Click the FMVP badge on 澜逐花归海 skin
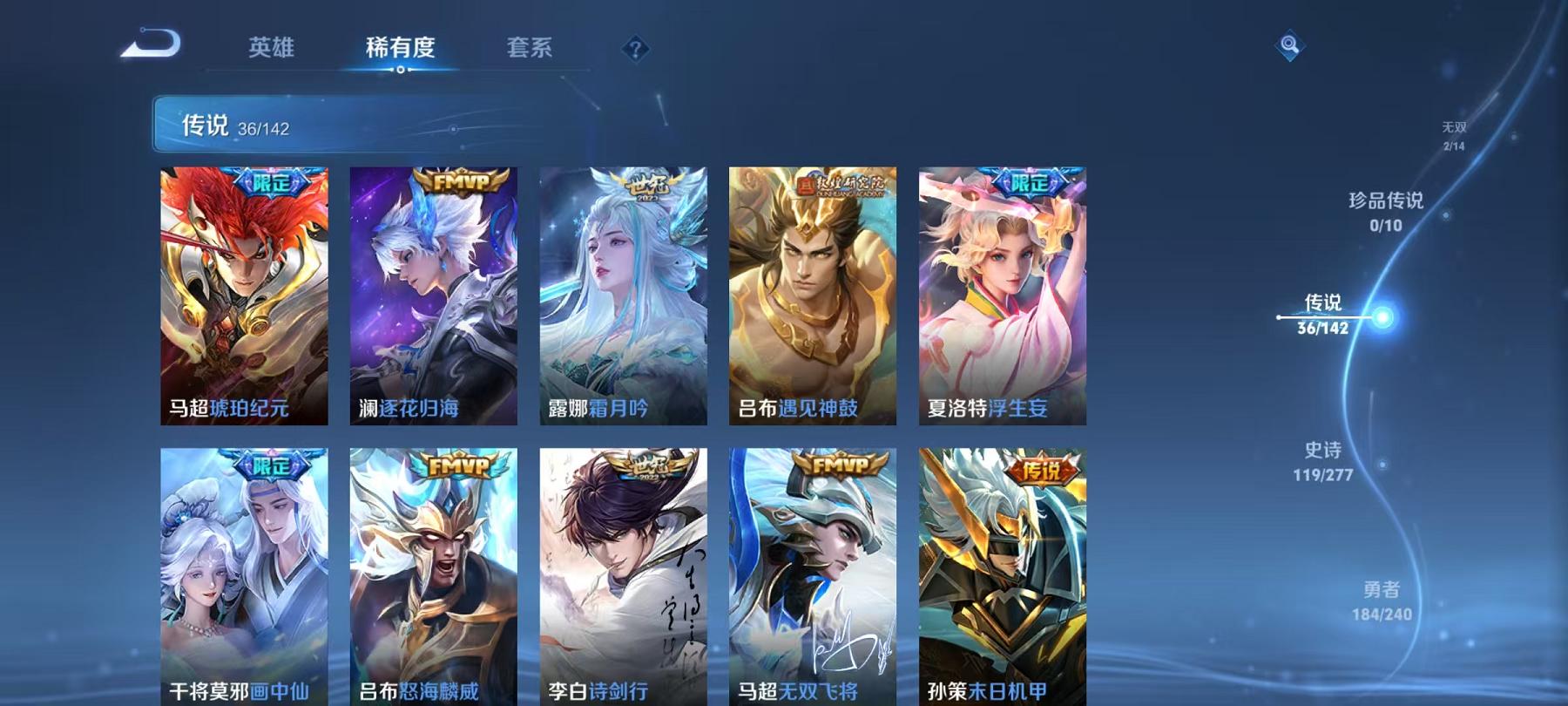 [454, 180]
